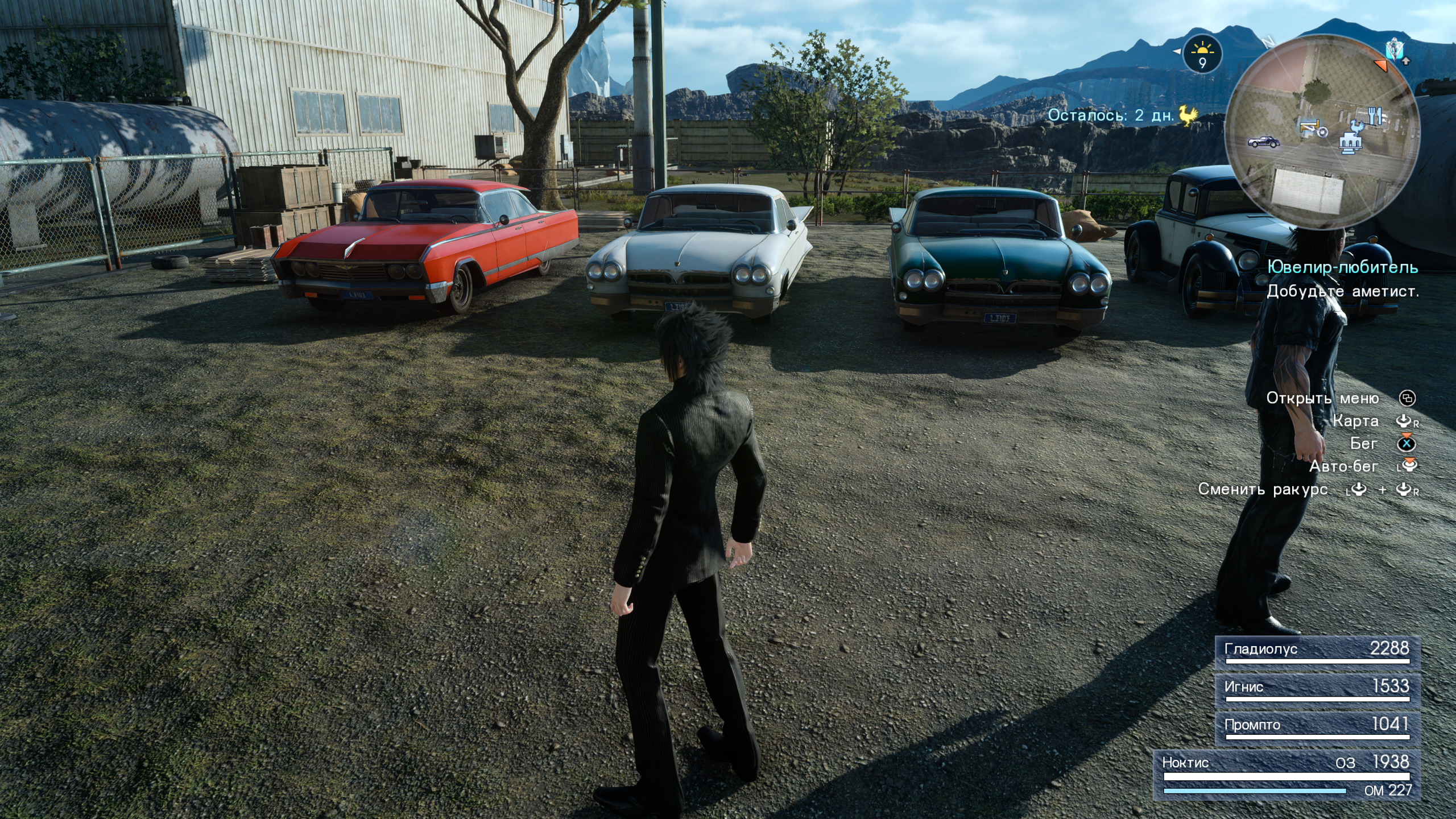Select the yellow chocobo rental icon
The image size is (1456, 819).
pos(1188,115)
